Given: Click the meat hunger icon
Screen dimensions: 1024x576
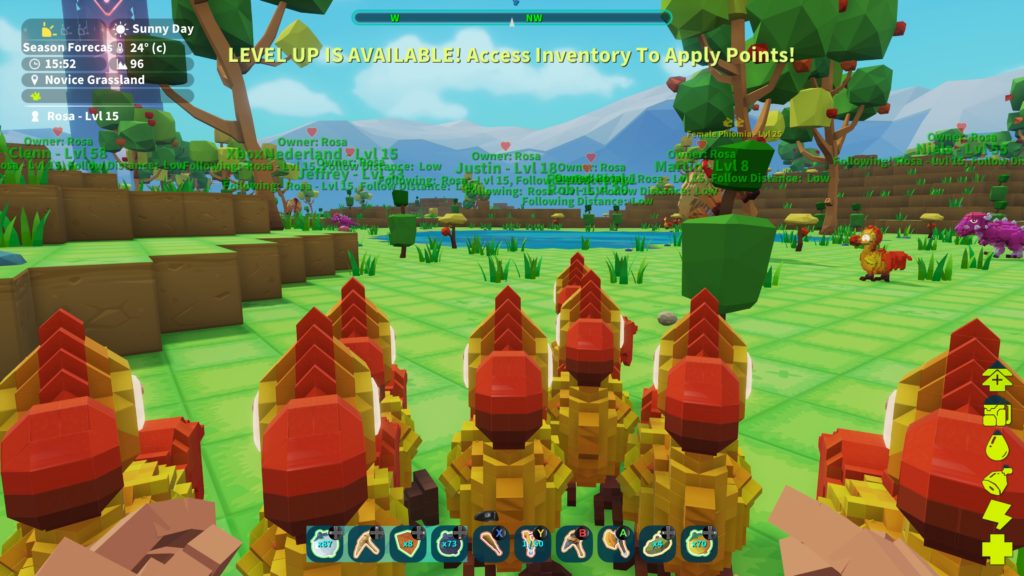Looking at the screenshot, I should [x=997, y=481].
